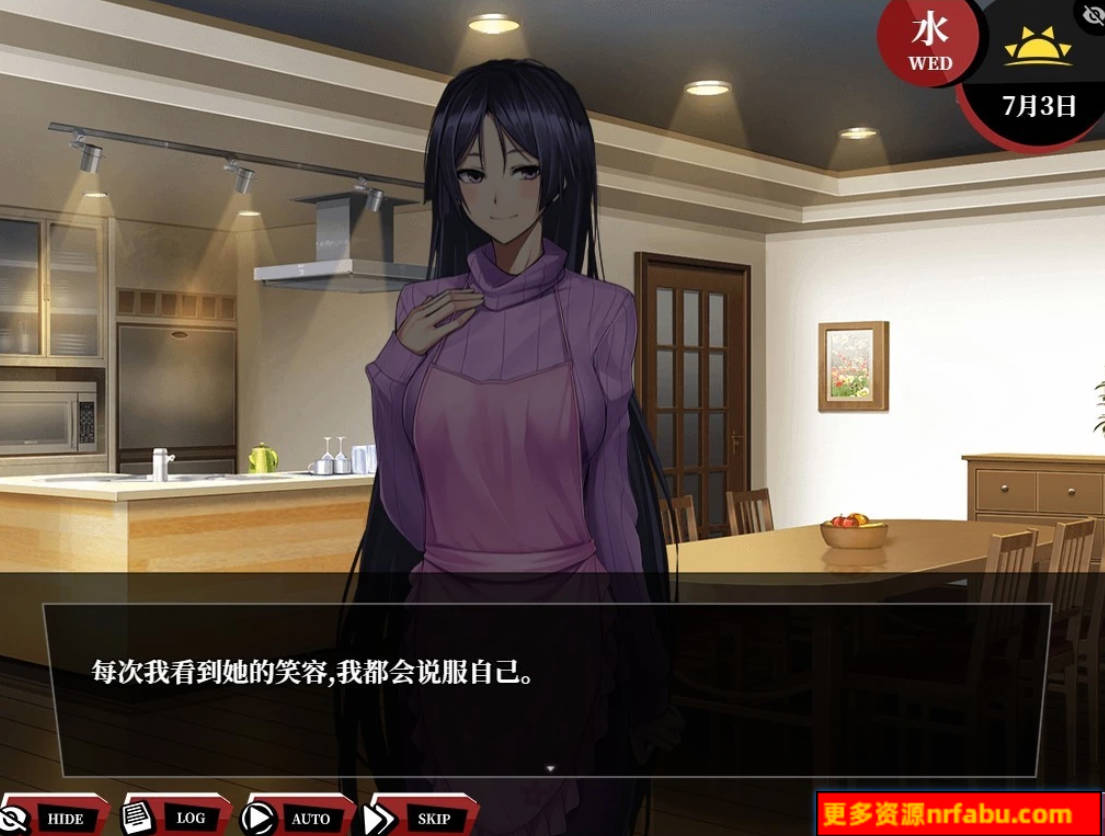1105x836 pixels.
Task: Advance the dialogue via the small arrow indicator
Action: tap(550, 768)
